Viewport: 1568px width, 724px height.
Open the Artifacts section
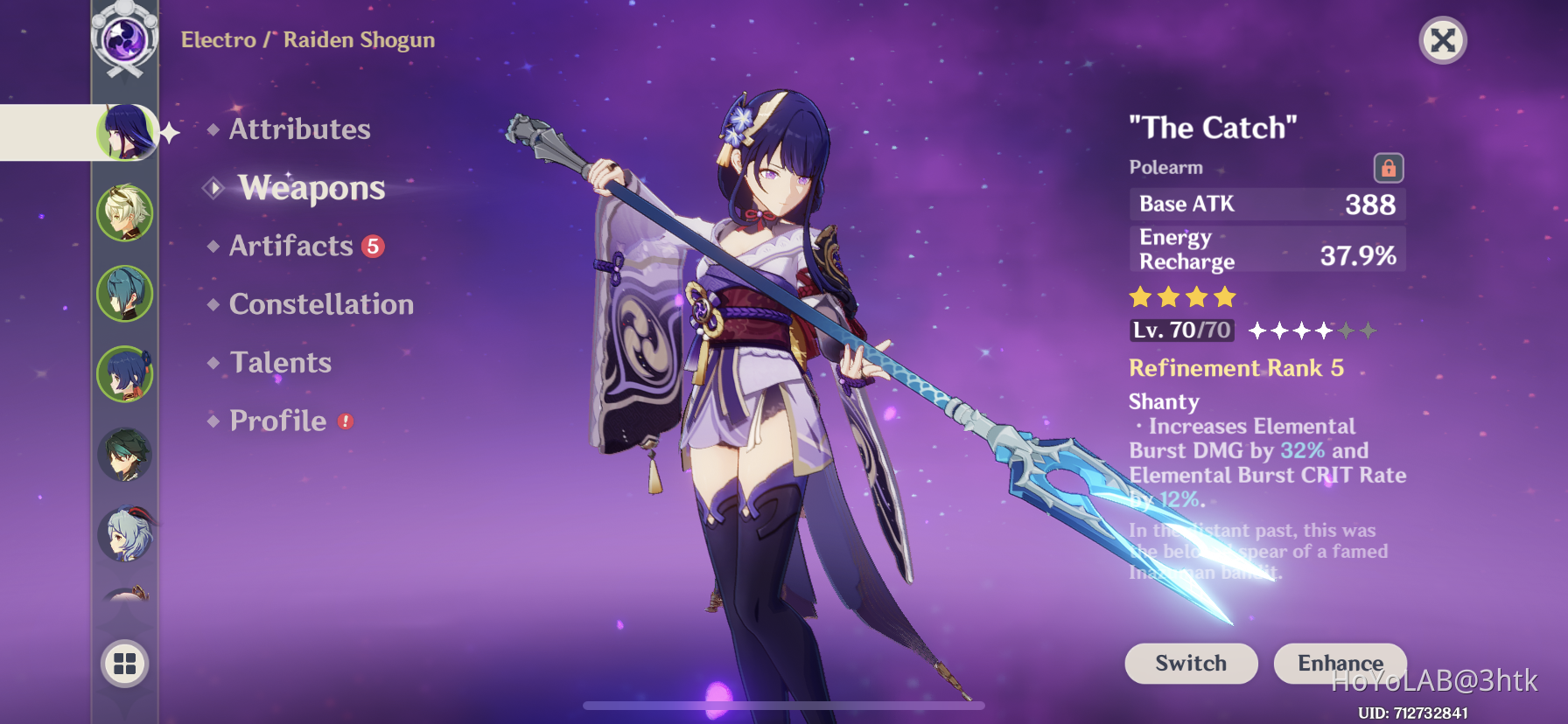[291, 247]
